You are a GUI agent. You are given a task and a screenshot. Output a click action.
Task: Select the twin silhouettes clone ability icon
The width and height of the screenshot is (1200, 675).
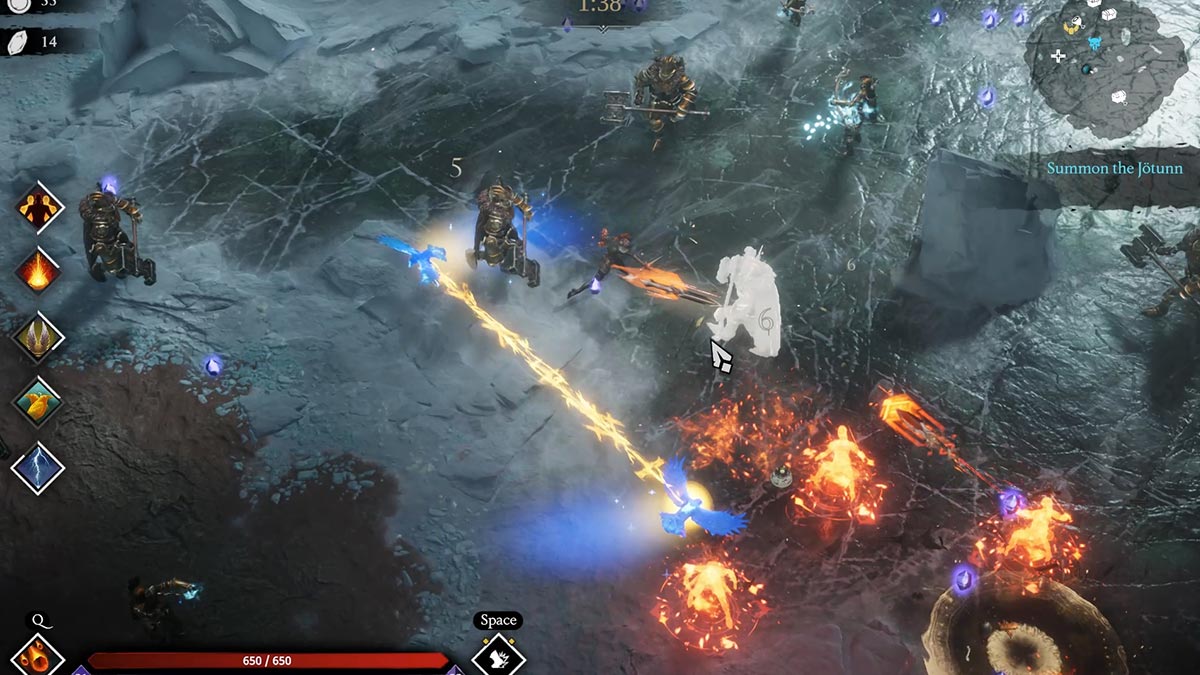pyautogui.click(x=39, y=208)
